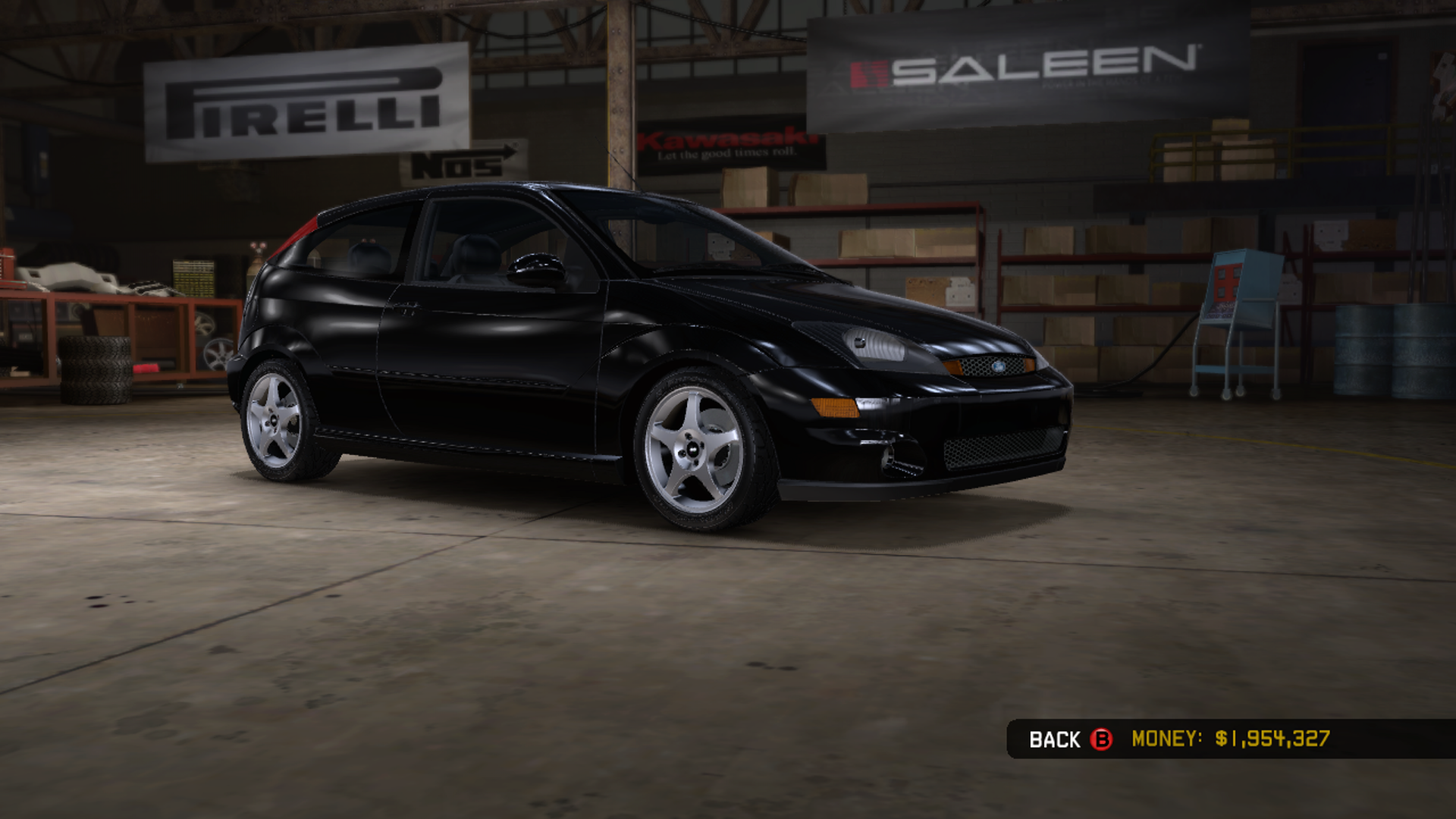Click the NOS sign below the Pirelli banner
Image resolution: width=1456 pixels, height=819 pixels.
(463, 160)
